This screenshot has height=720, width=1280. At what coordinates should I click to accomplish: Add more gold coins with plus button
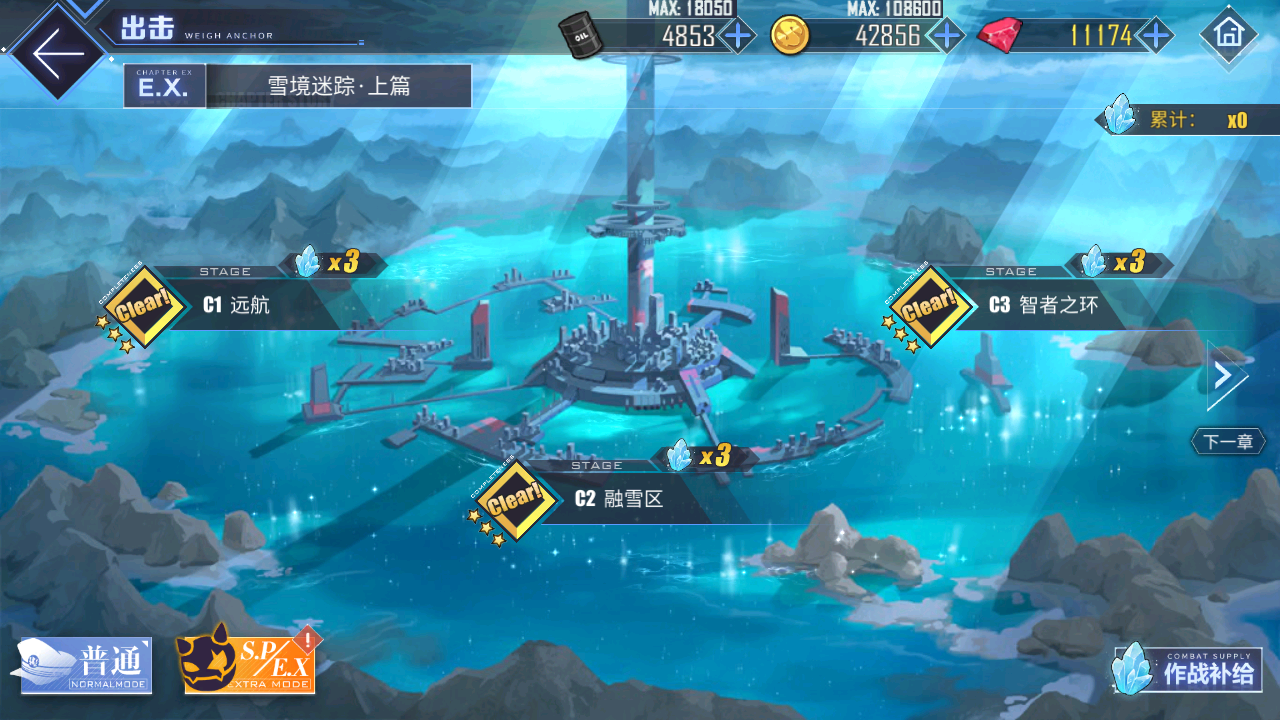click(x=945, y=36)
